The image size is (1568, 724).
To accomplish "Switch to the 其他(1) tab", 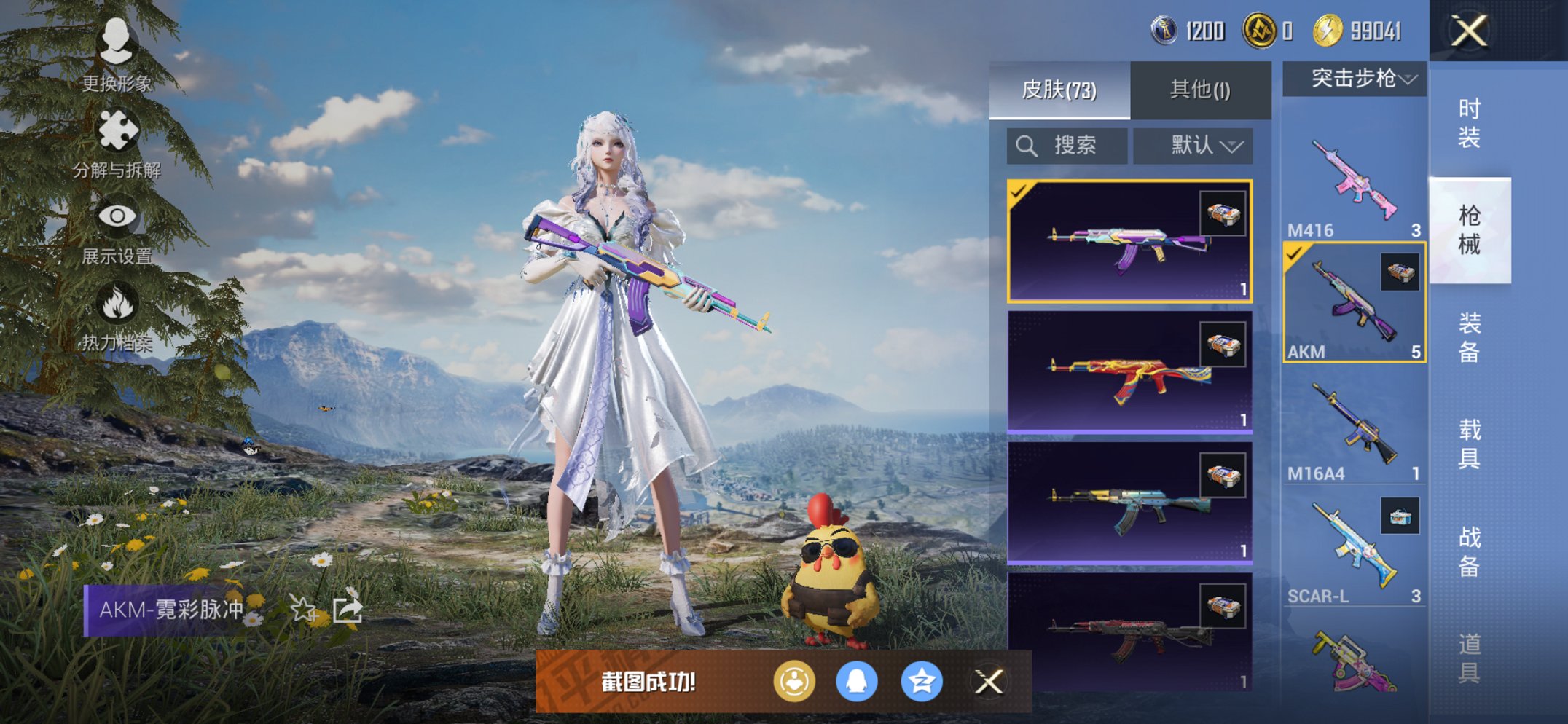I will coord(1199,87).
